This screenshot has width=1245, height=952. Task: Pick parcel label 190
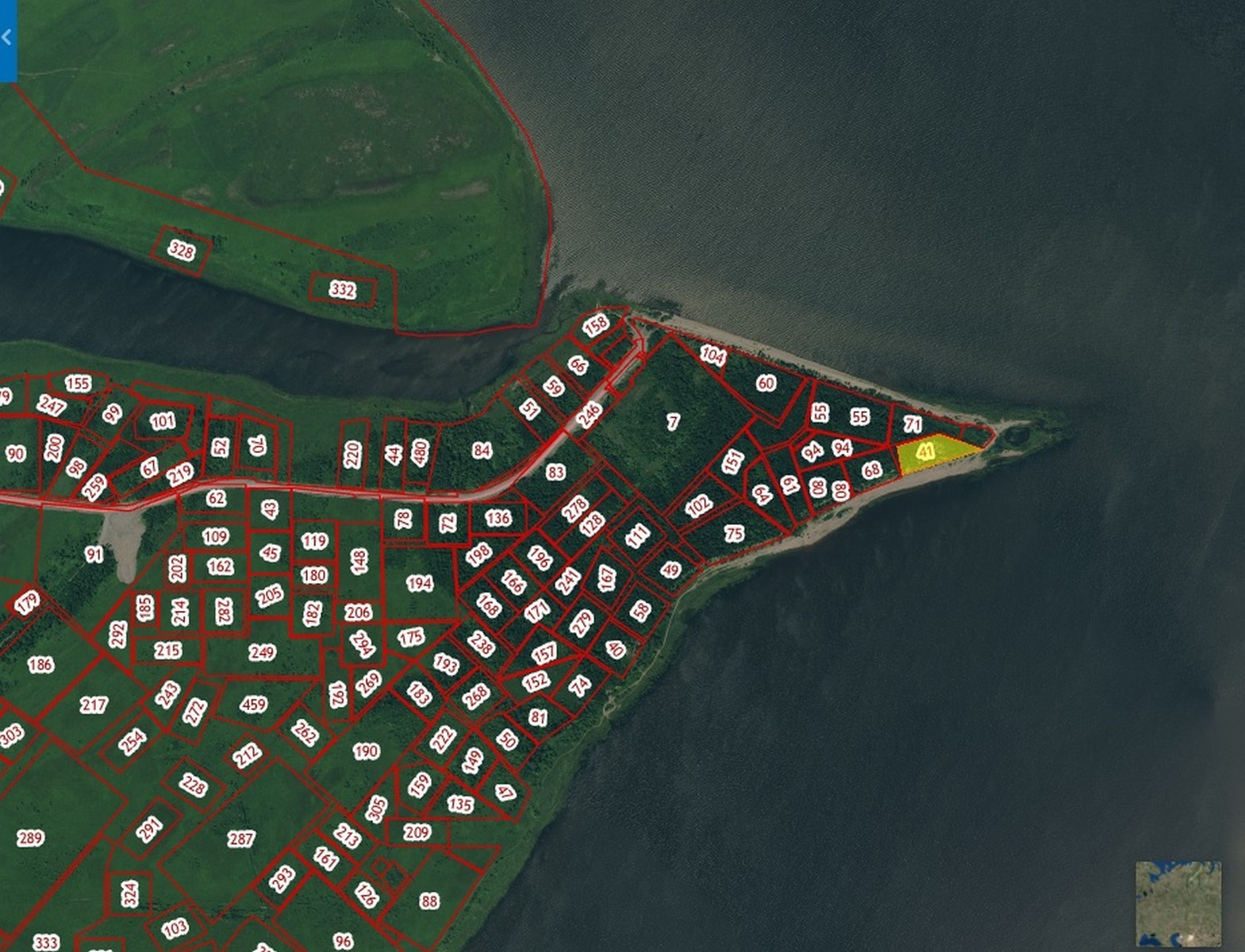pyautogui.click(x=366, y=750)
